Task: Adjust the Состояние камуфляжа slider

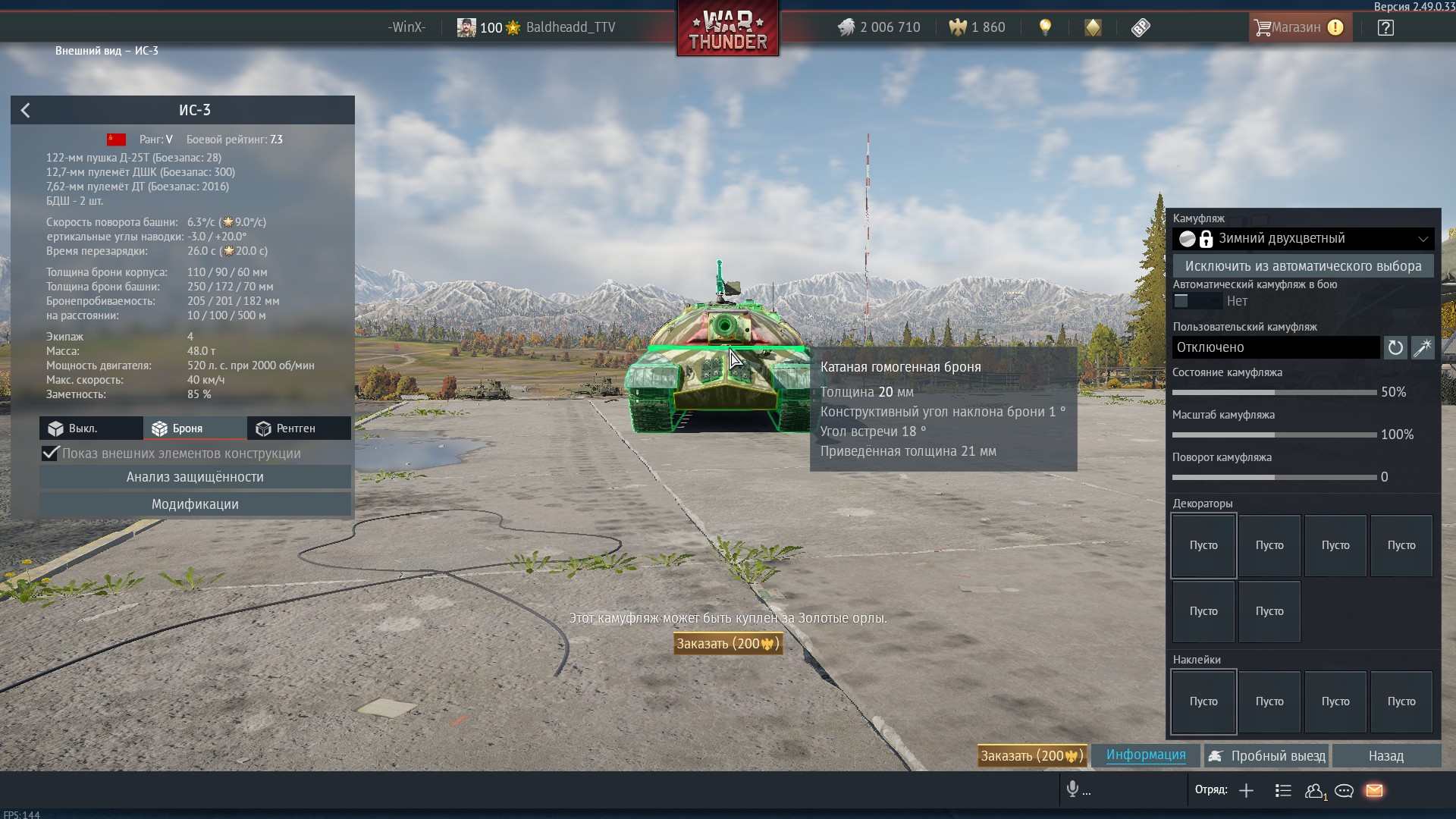Action: [1274, 393]
